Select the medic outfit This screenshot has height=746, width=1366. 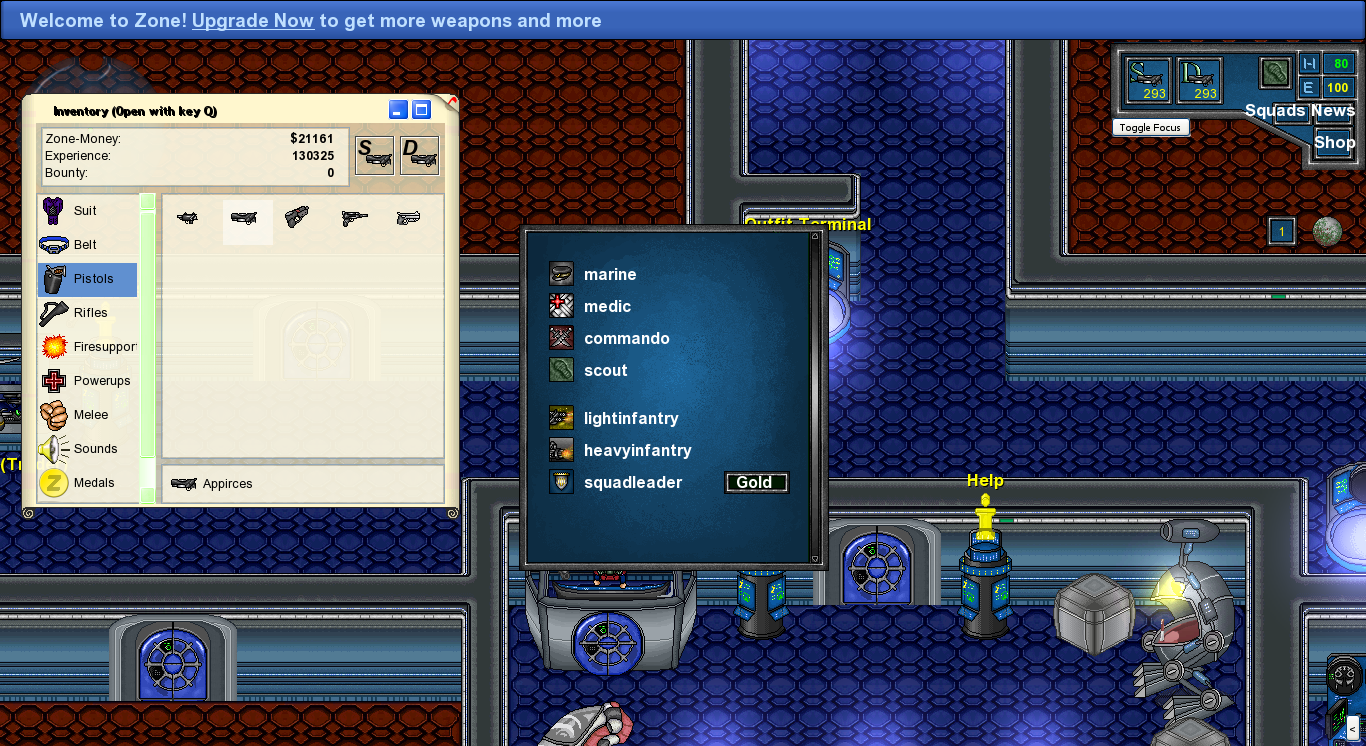(607, 307)
